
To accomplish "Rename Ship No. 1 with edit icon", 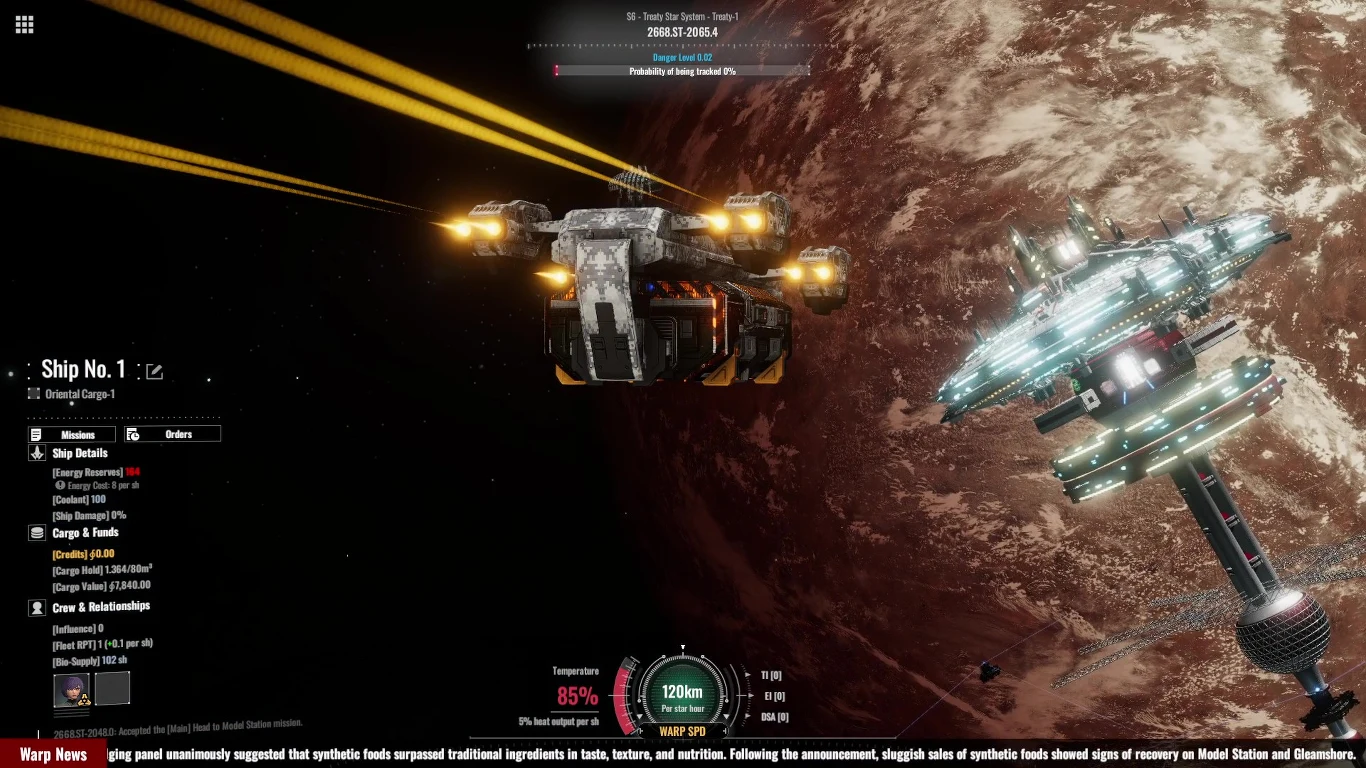I will pos(154,372).
